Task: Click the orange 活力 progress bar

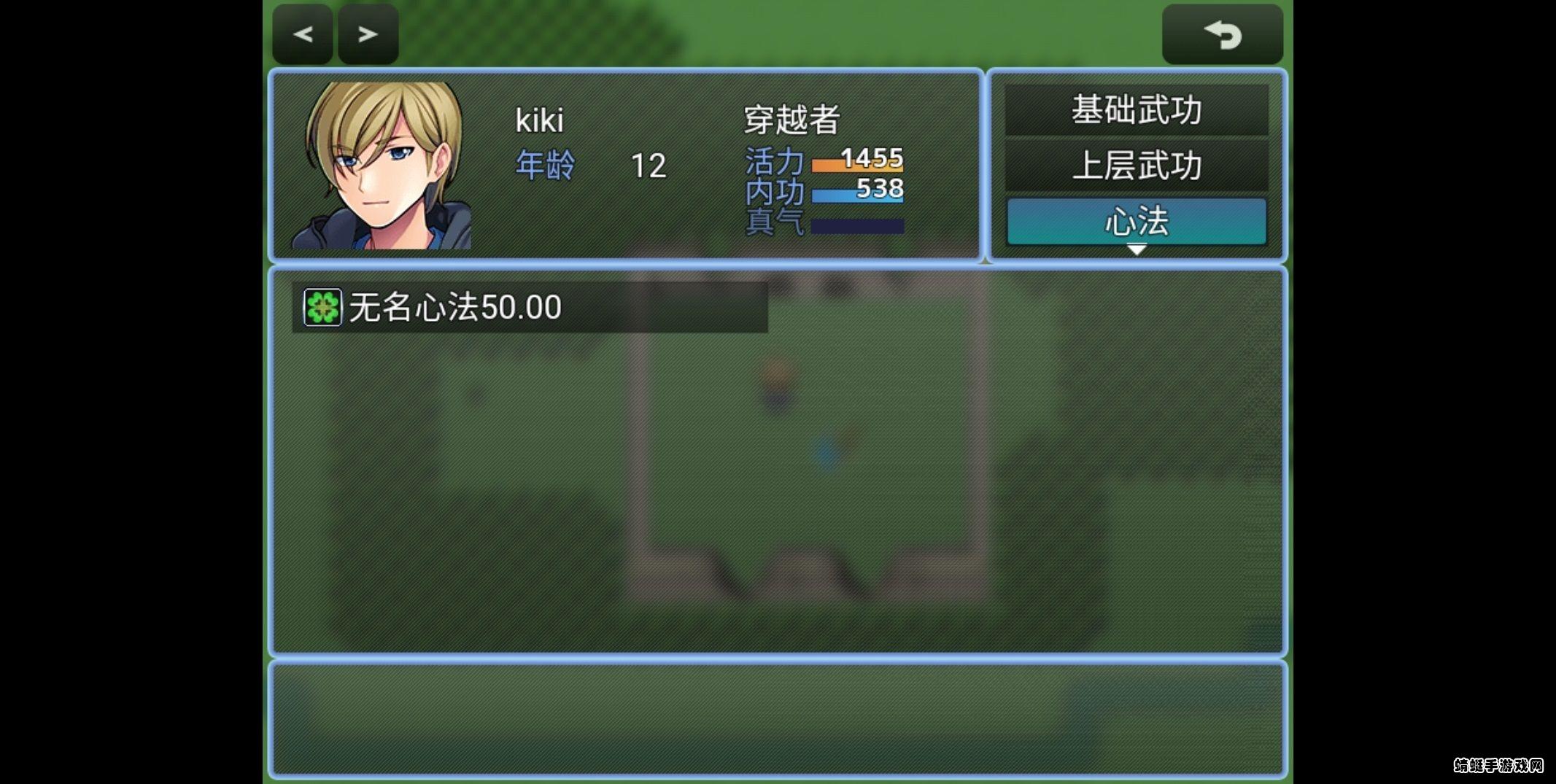Action: pyautogui.click(x=857, y=163)
